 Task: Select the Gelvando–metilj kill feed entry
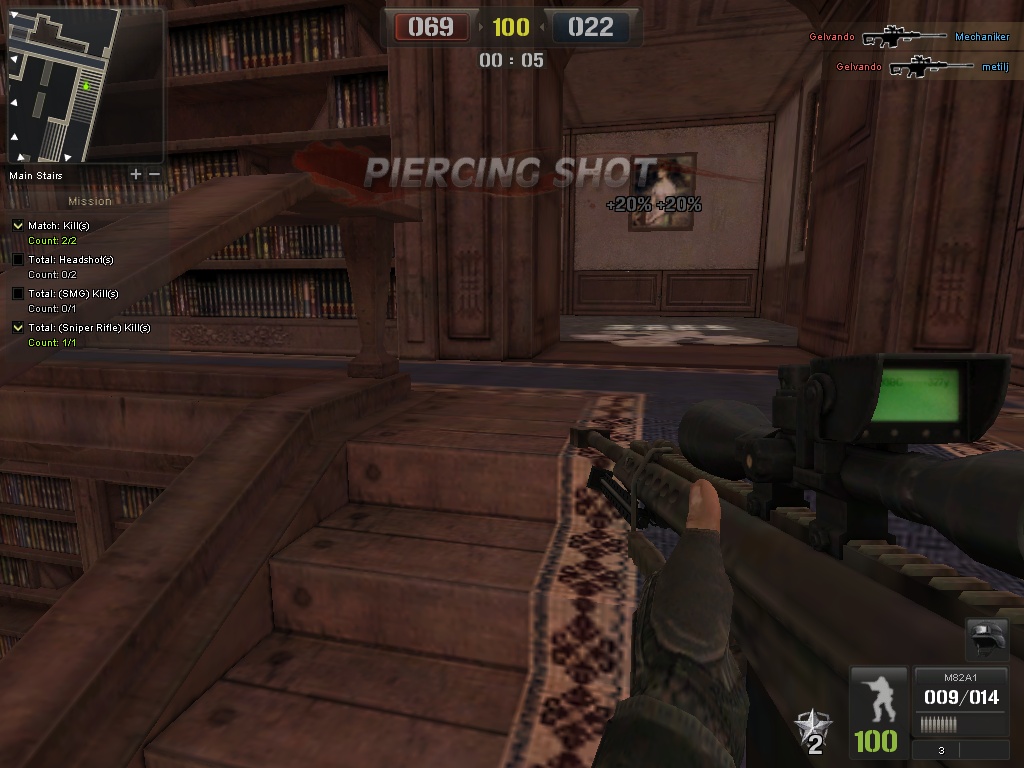click(x=909, y=67)
